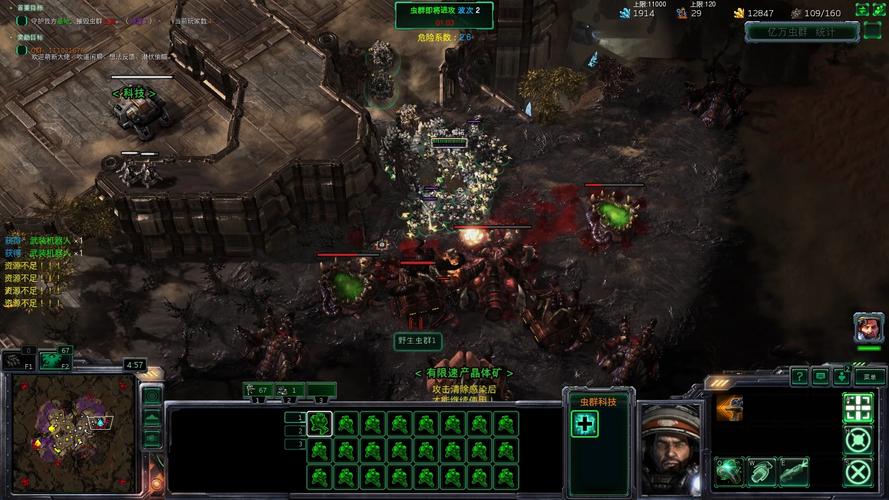Select the F2 army hotkey button
This screenshot has height=500, width=889.
(54, 358)
